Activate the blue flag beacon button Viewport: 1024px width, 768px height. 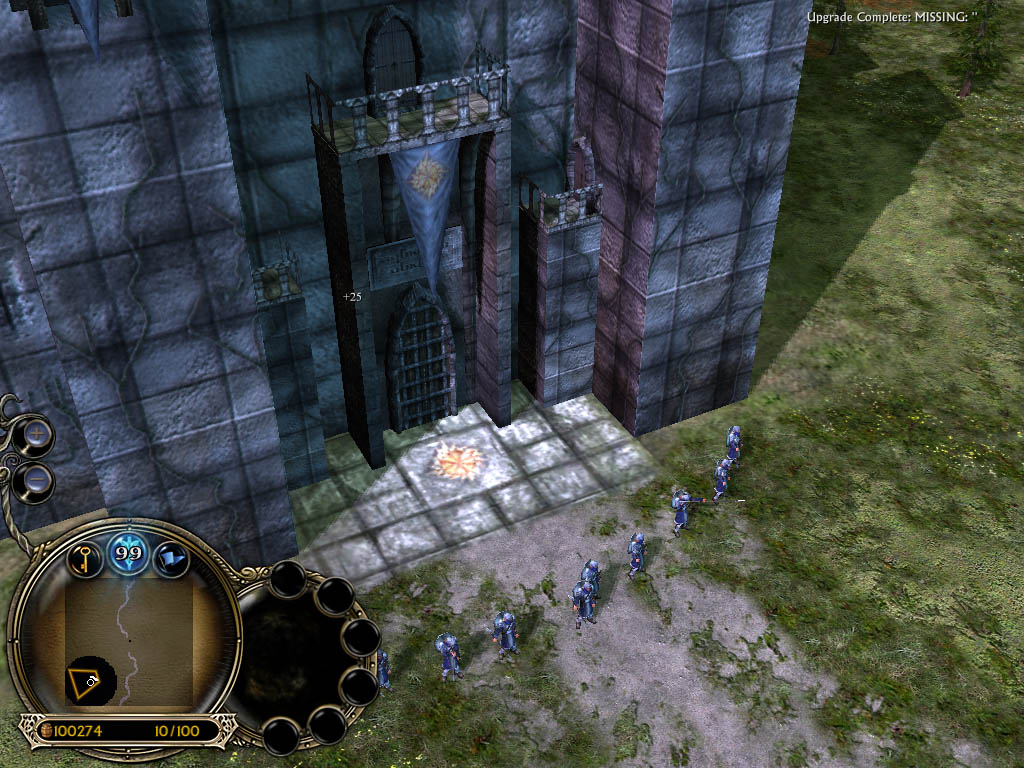point(171,557)
